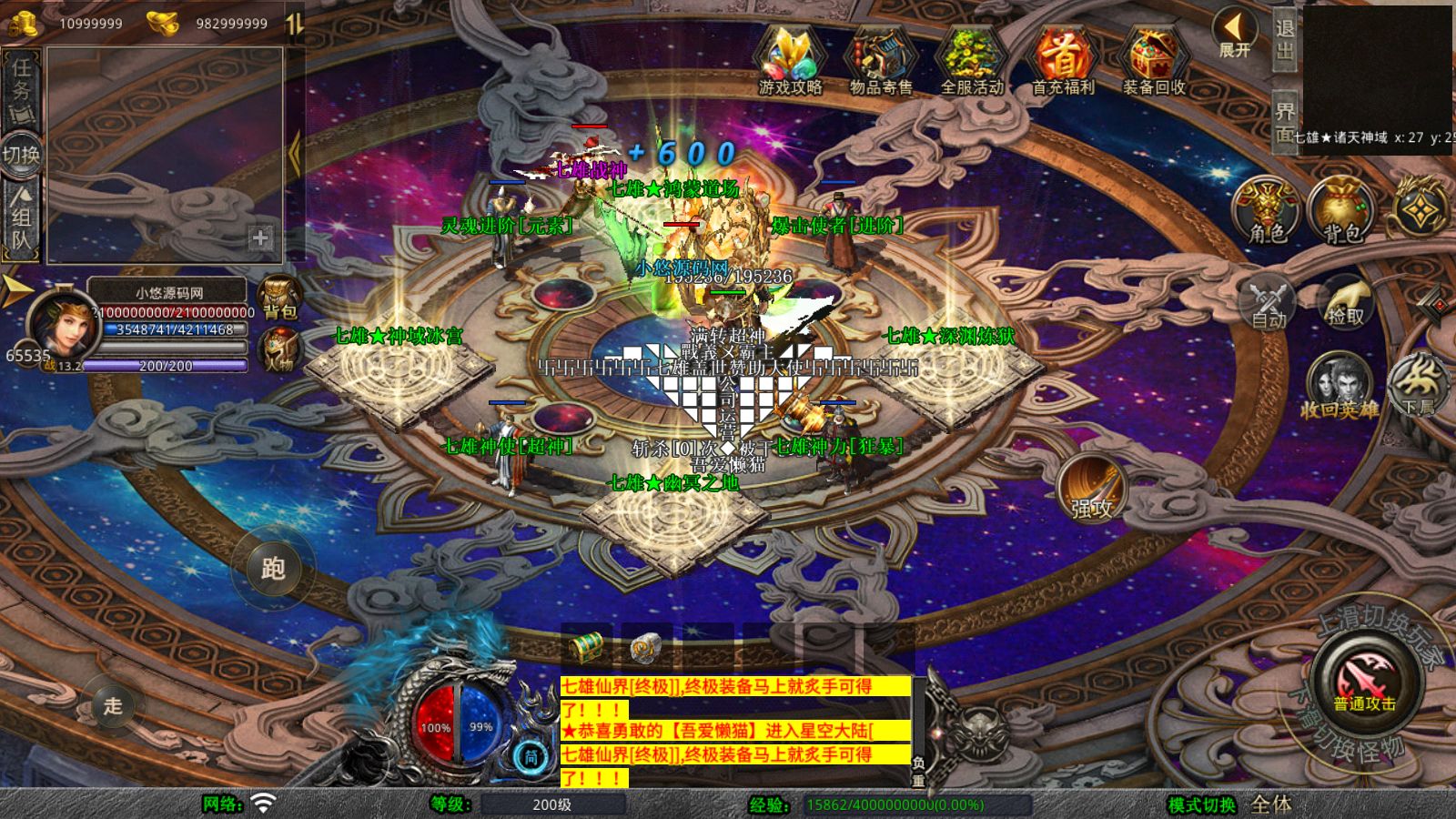
Task: Activate the 强攻 strong attack skill
Action: click(x=1091, y=488)
